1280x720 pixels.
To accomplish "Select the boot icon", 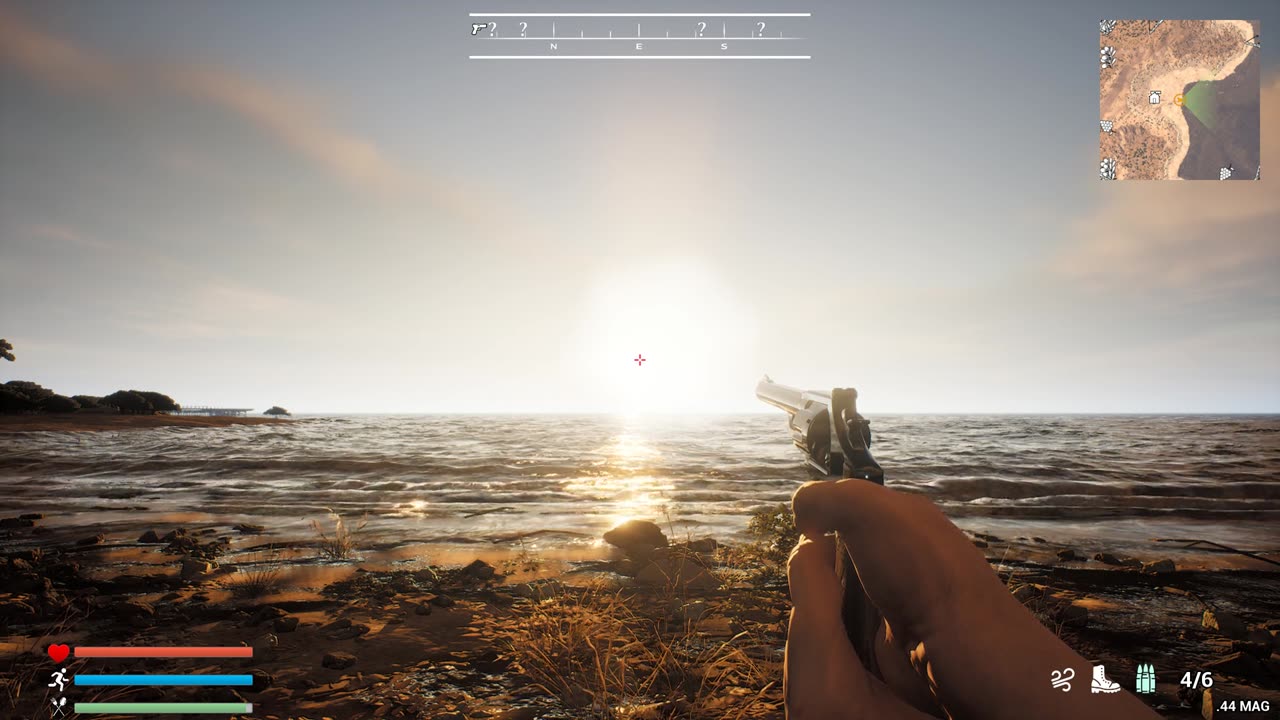I will pyautogui.click(x=1104, y=679).
